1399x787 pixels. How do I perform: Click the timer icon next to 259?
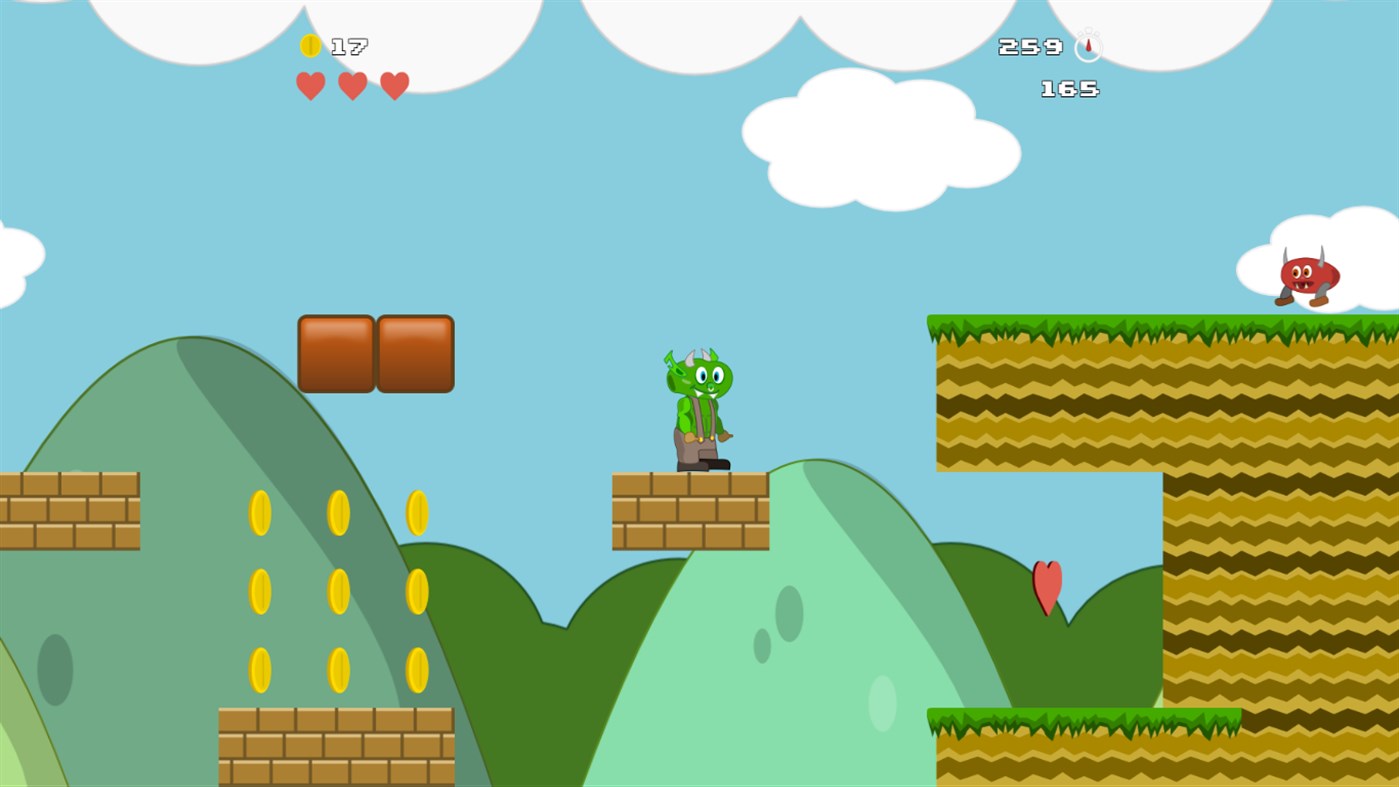pos(1087,45)
